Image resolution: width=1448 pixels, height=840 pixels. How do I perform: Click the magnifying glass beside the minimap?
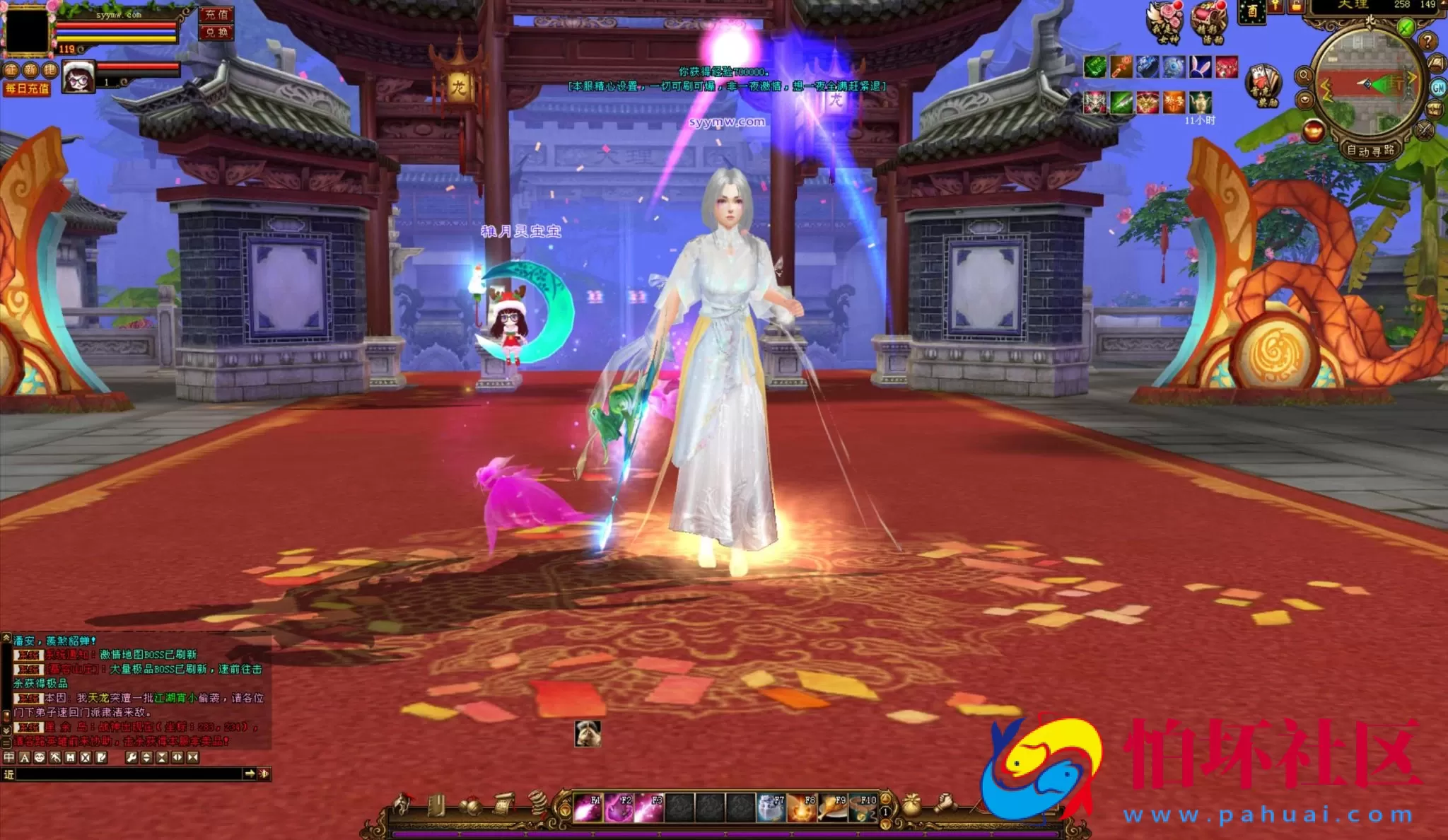pos(1304,76)
